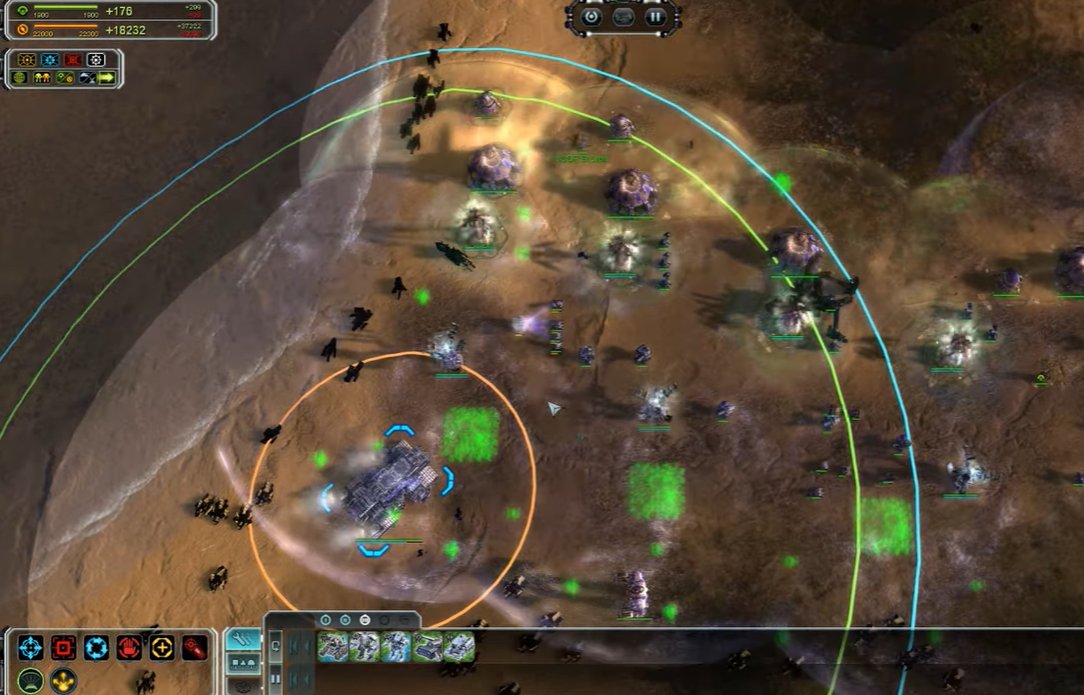Pause the game with the pause button
The width and height of the screenshot is (1084, 695).
click(655, 16)
